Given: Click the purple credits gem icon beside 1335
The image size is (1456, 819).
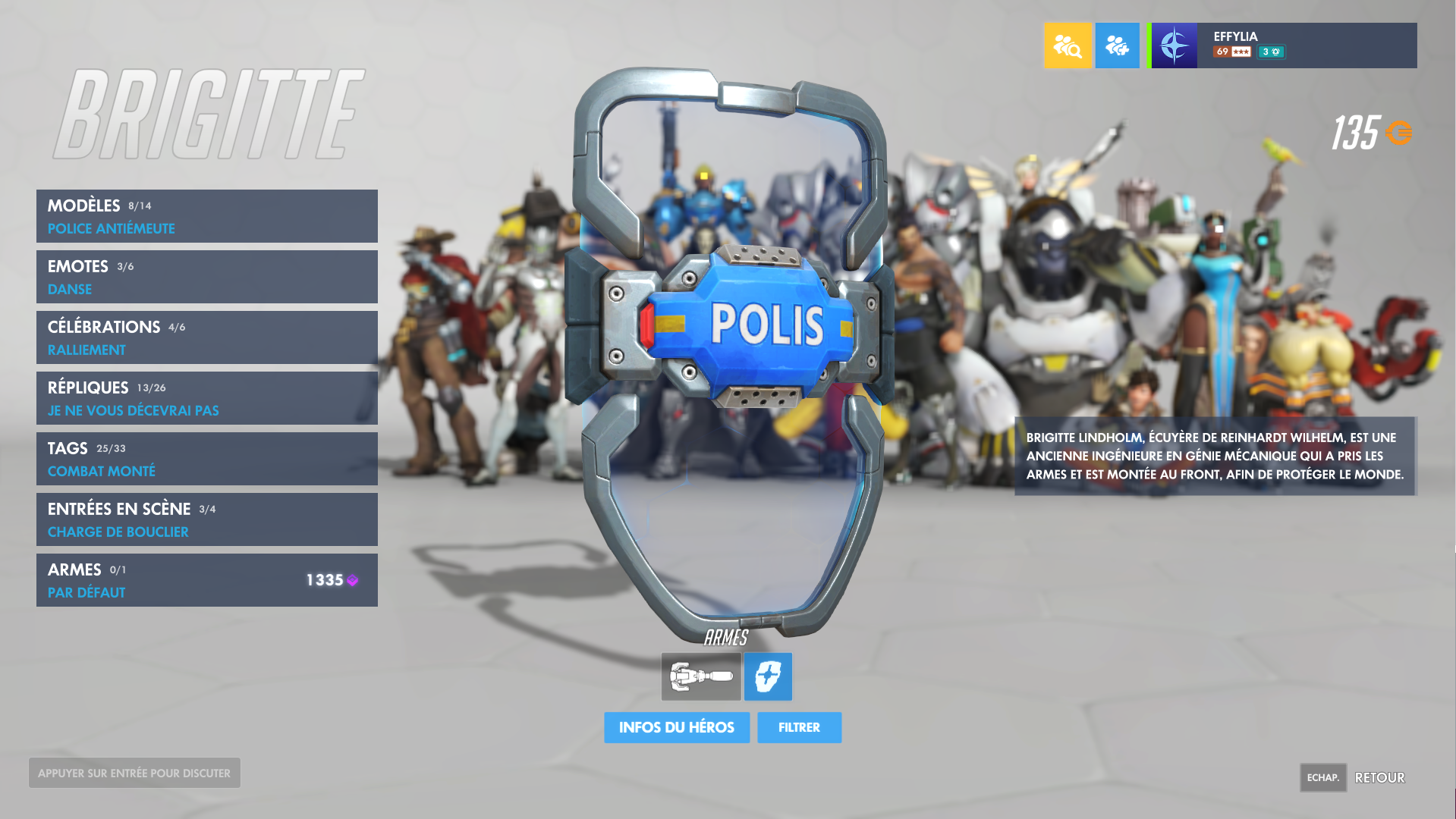Looking at the screenshot, I should coord(351,579).
